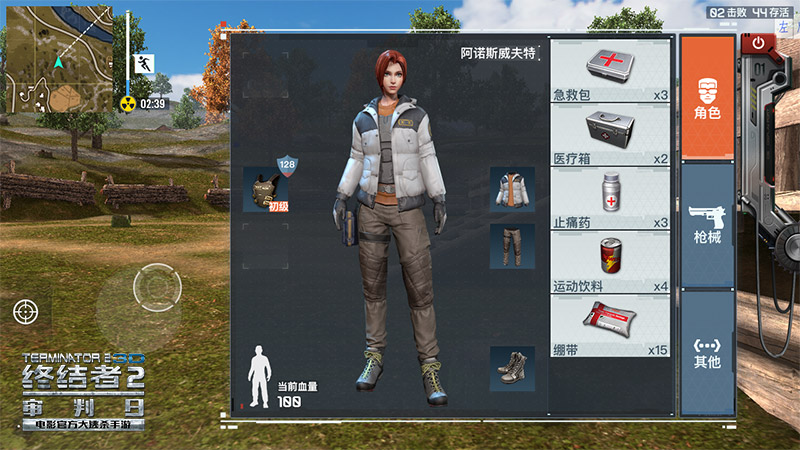800x450 pixels.
Task: Open the 枪械 firearms tab
Action: point(707,225)
